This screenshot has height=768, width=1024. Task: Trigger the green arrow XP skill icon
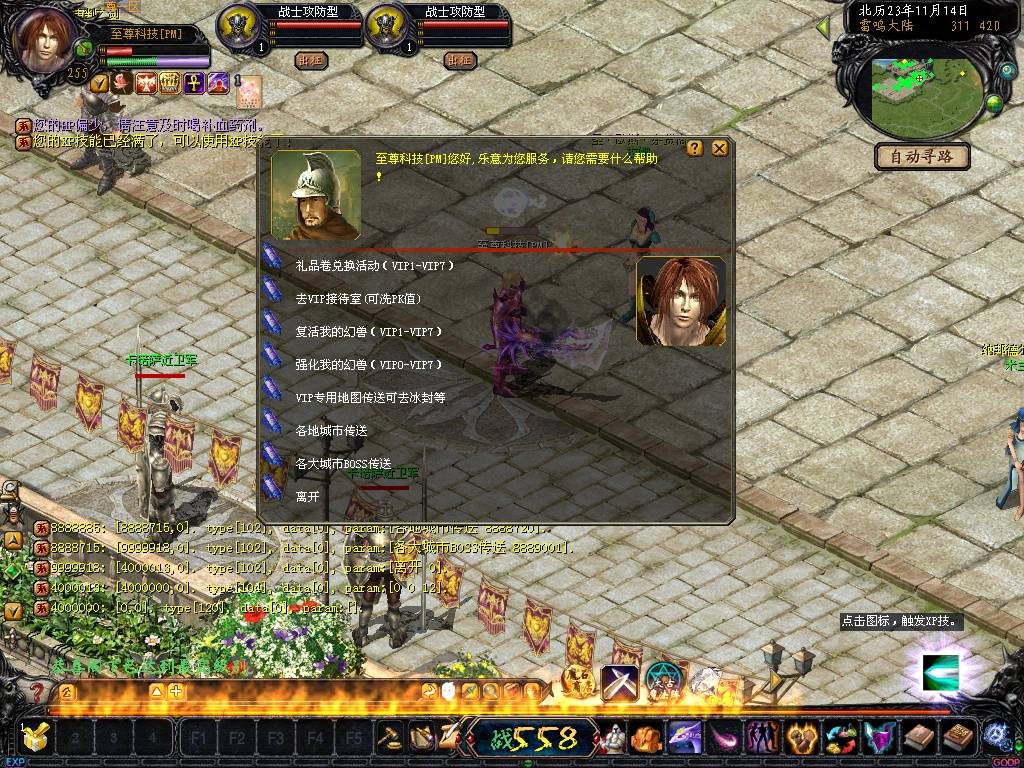point(940,672)
